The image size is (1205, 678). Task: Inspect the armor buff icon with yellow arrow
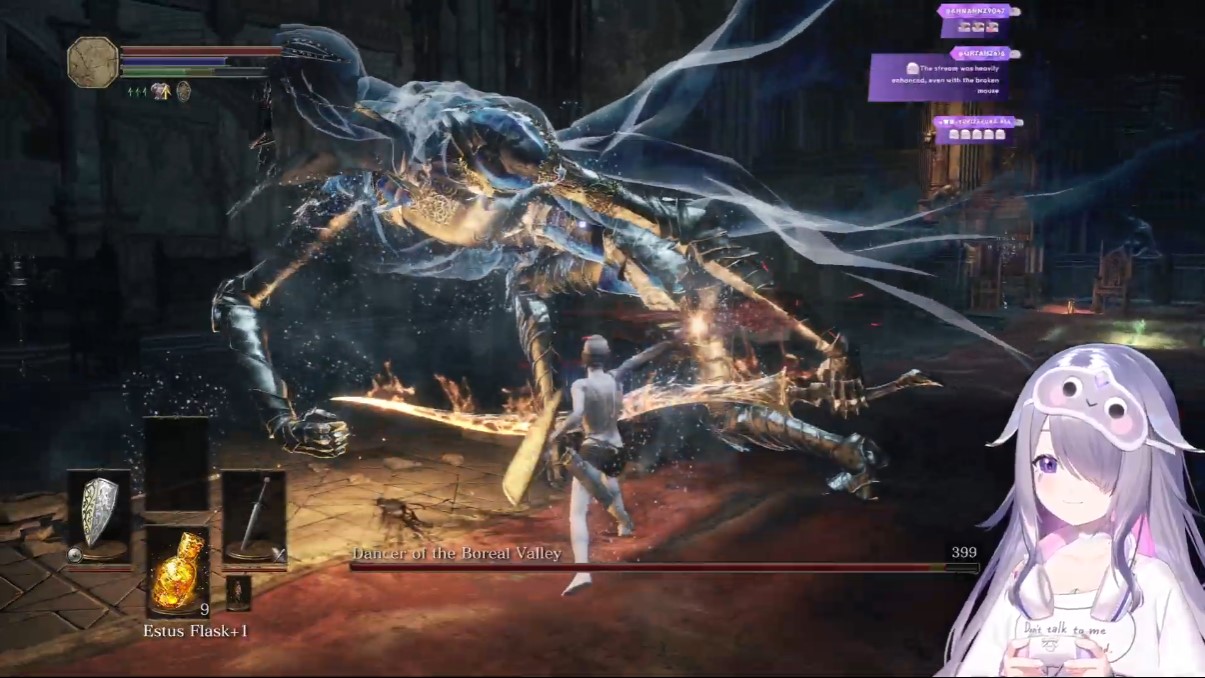pos(160,91)
